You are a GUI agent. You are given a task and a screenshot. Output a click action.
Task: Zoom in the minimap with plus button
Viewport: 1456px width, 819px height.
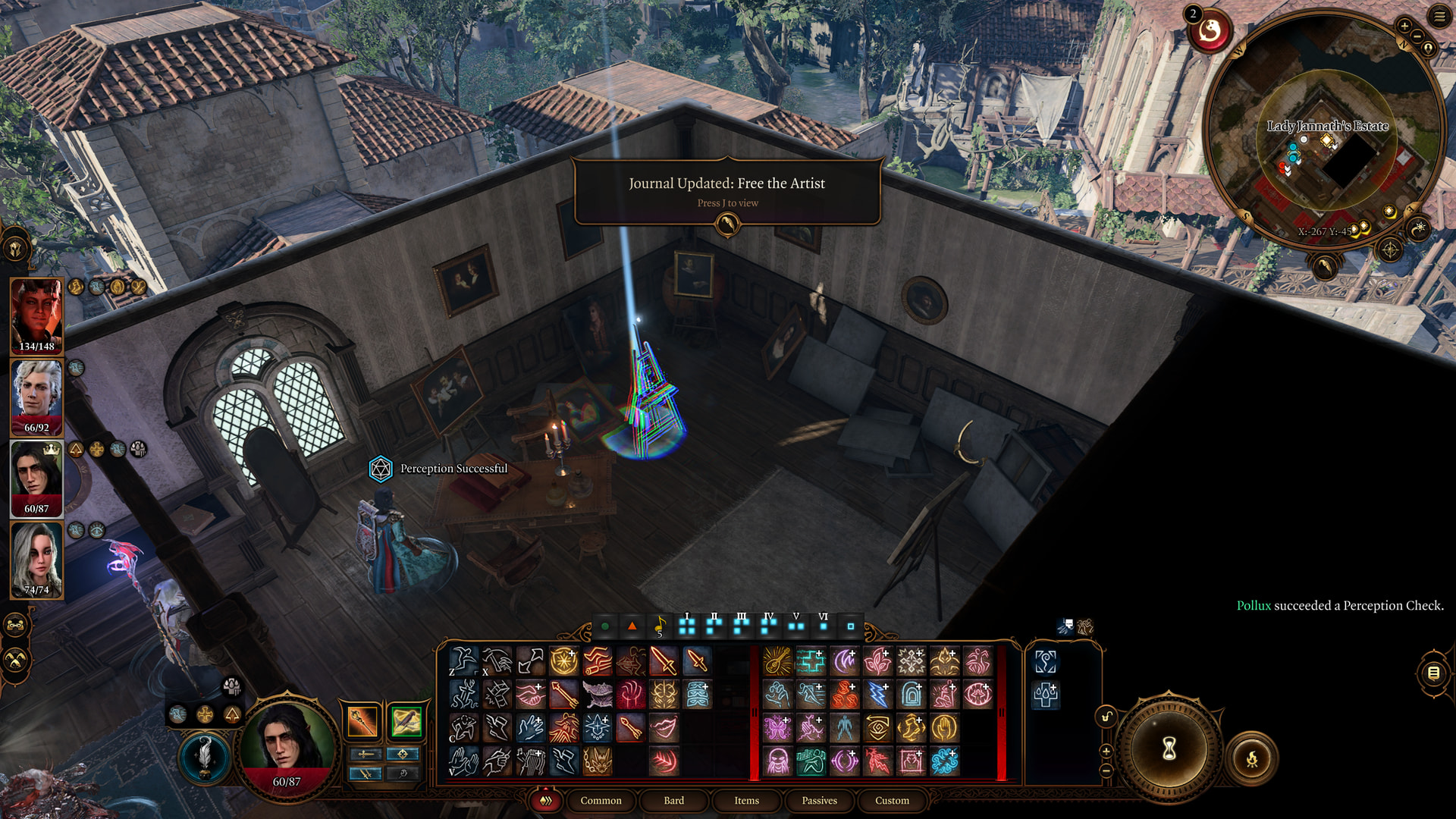[x=1404, y=27]
